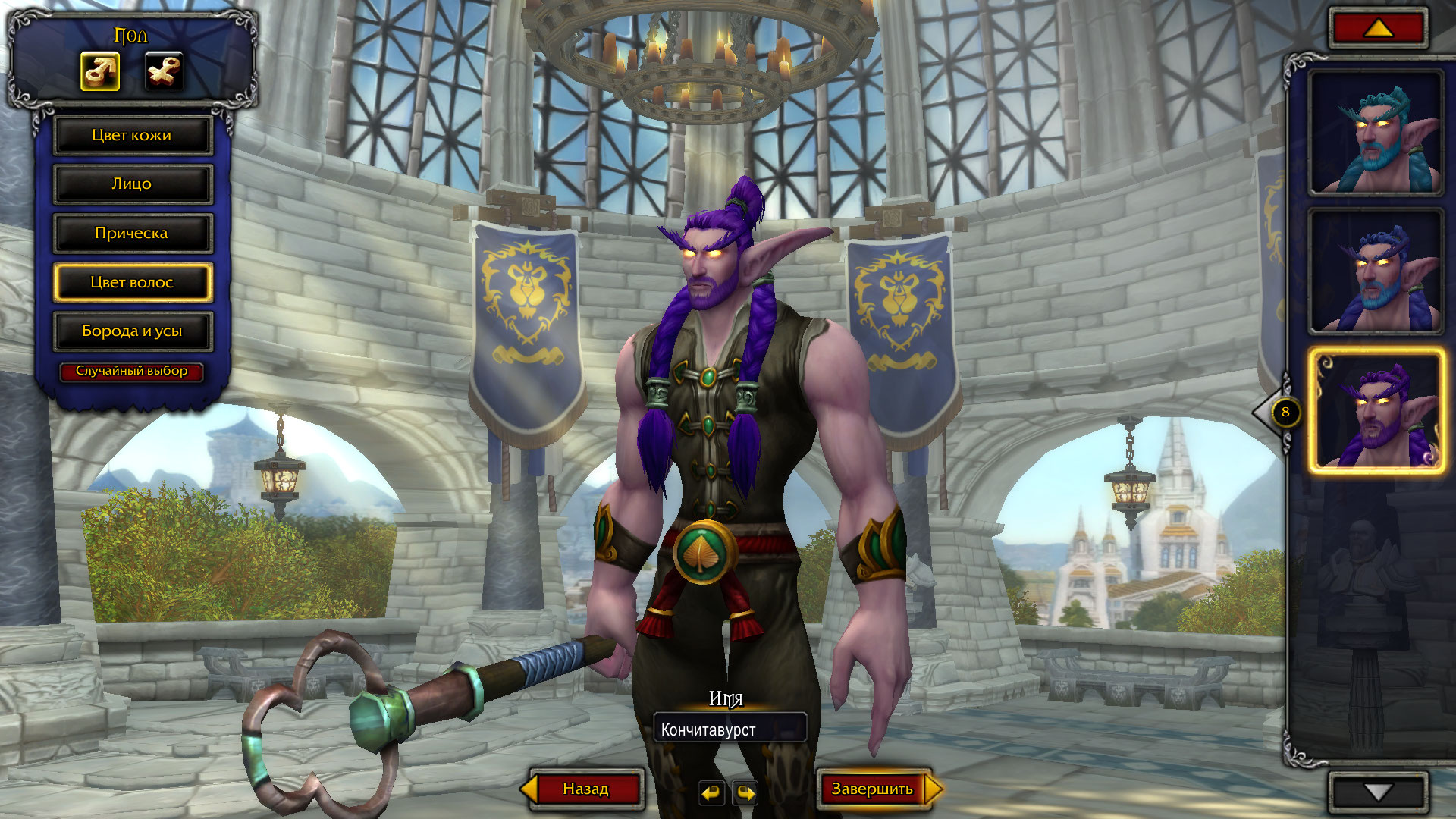The width and height of the screenshot is (1456, 819).
Task: Rotate character with the left arrow button
Action: pyautogui.click(x=711, y=793)
